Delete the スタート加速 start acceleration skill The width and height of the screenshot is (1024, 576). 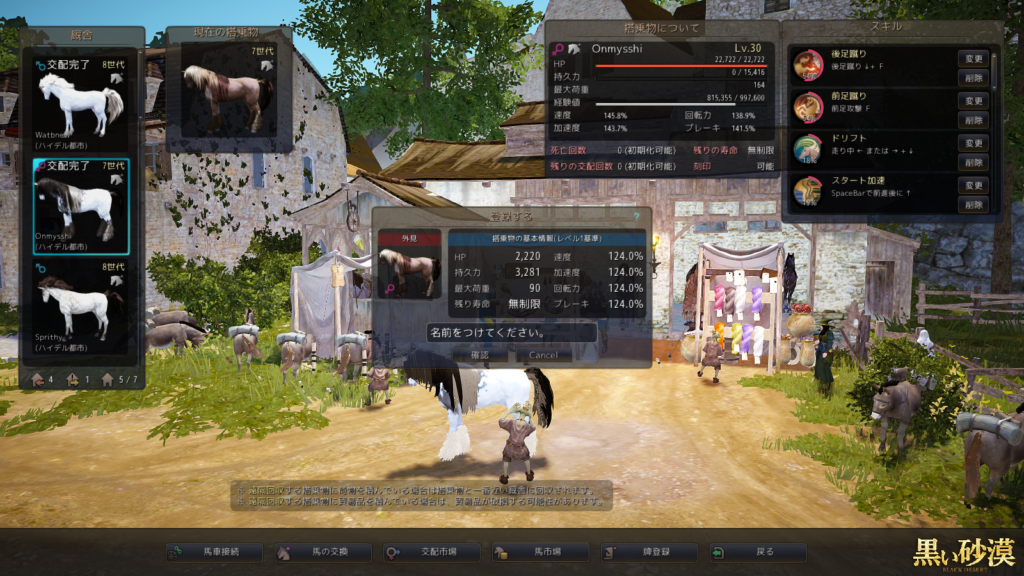tap(973, 204)
